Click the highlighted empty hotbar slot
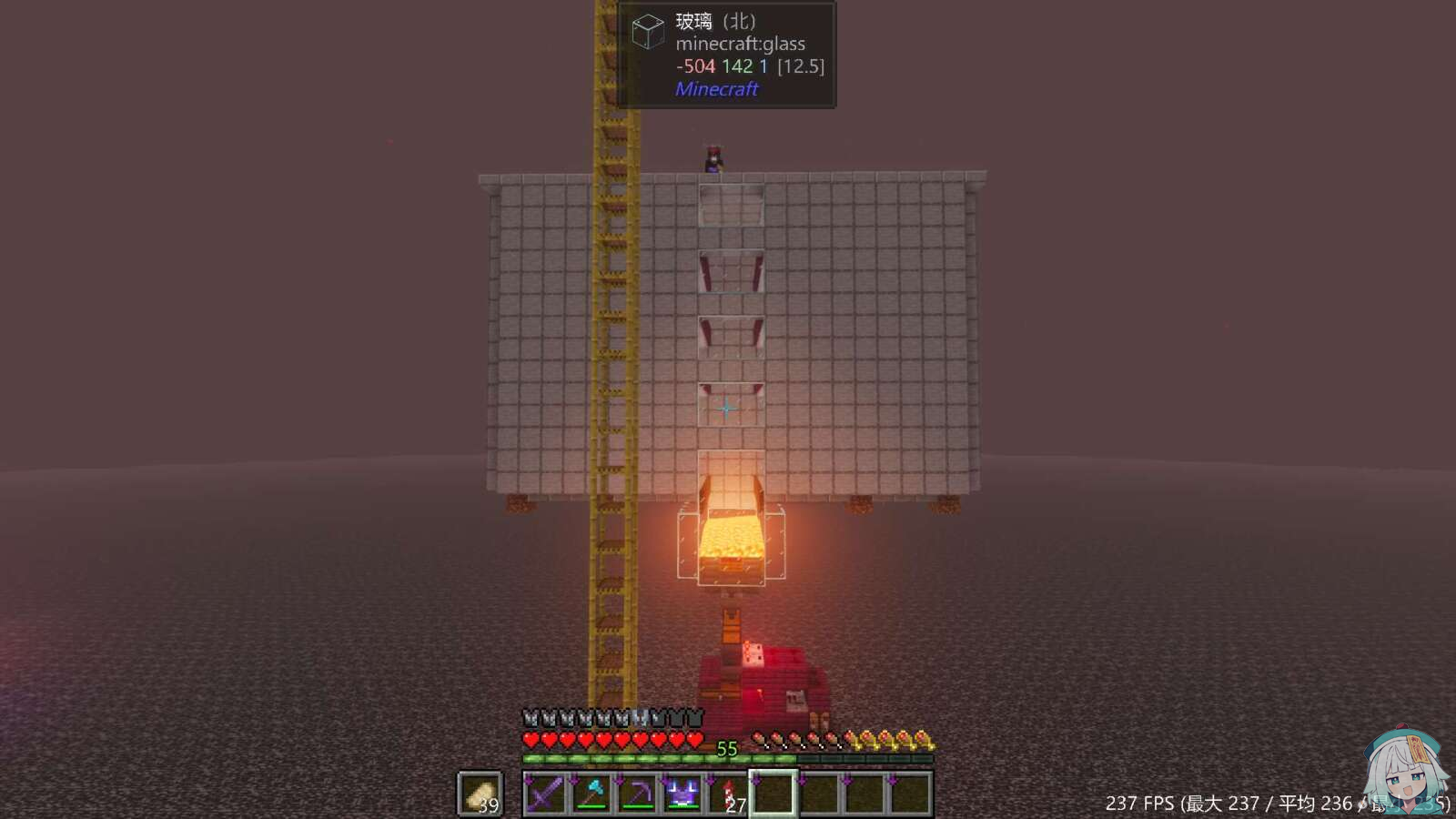The width and height of the screenshot is (1456, 819). pyautogui.click(x=773, y=794)
